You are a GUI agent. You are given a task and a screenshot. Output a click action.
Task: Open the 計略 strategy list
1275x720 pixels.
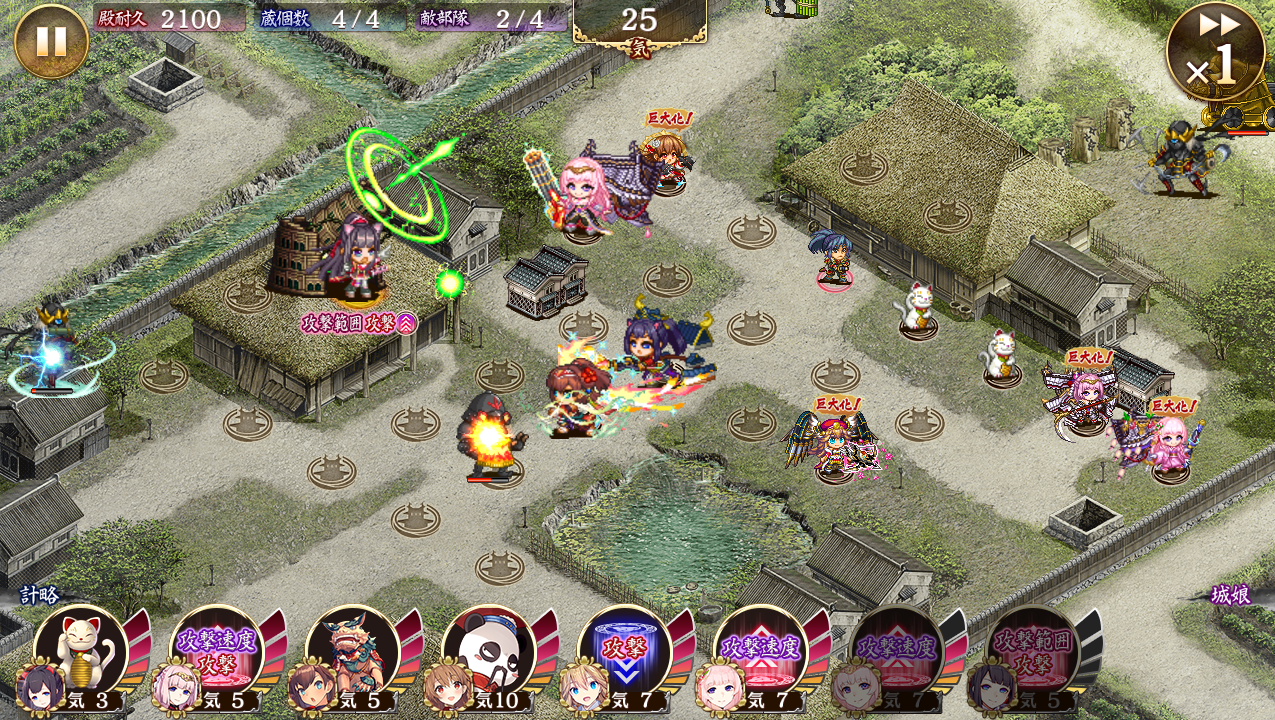(x=40, y=595)
